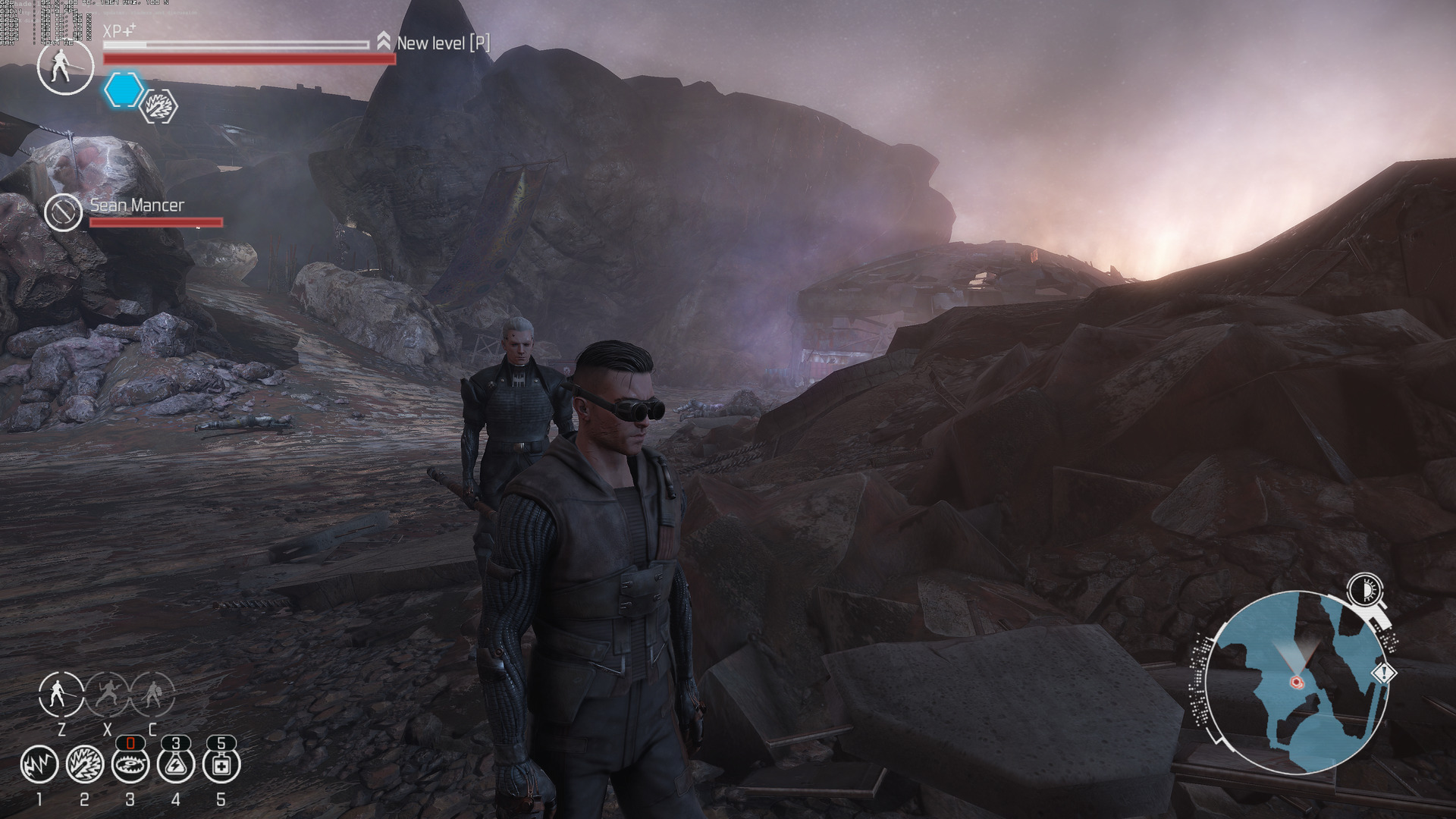The height and width of the screenshot is (819, 1456).
Task: Select companion Sean Mancer's status icon
Action: click(63, 212)
